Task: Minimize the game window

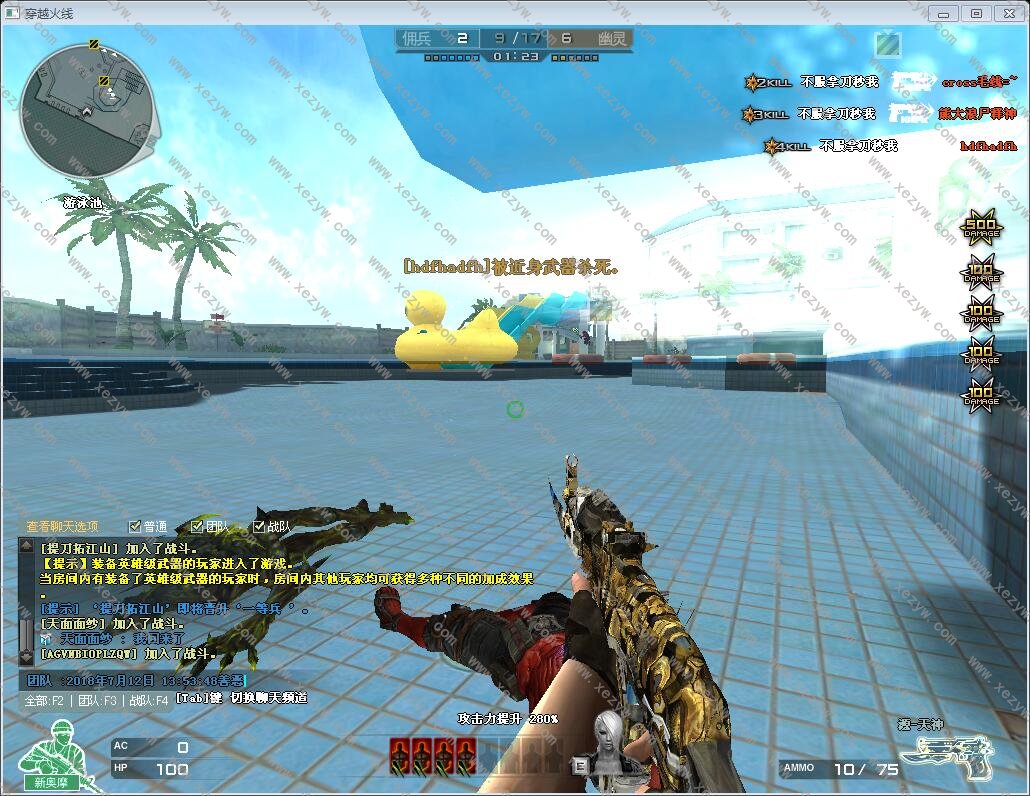Action: (x=943, y=13)
